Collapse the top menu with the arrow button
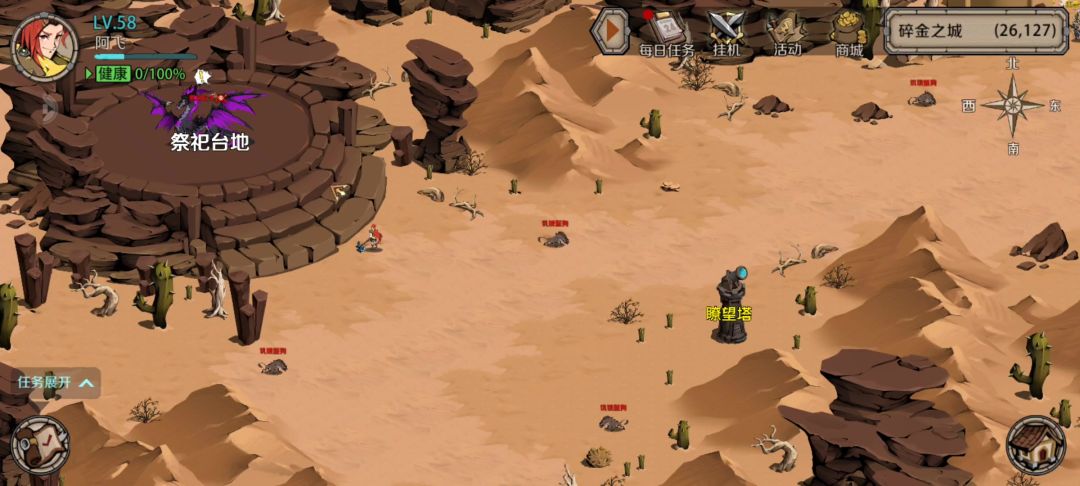The height and width of the screenshot is (486, 1080). pos(609,31)
